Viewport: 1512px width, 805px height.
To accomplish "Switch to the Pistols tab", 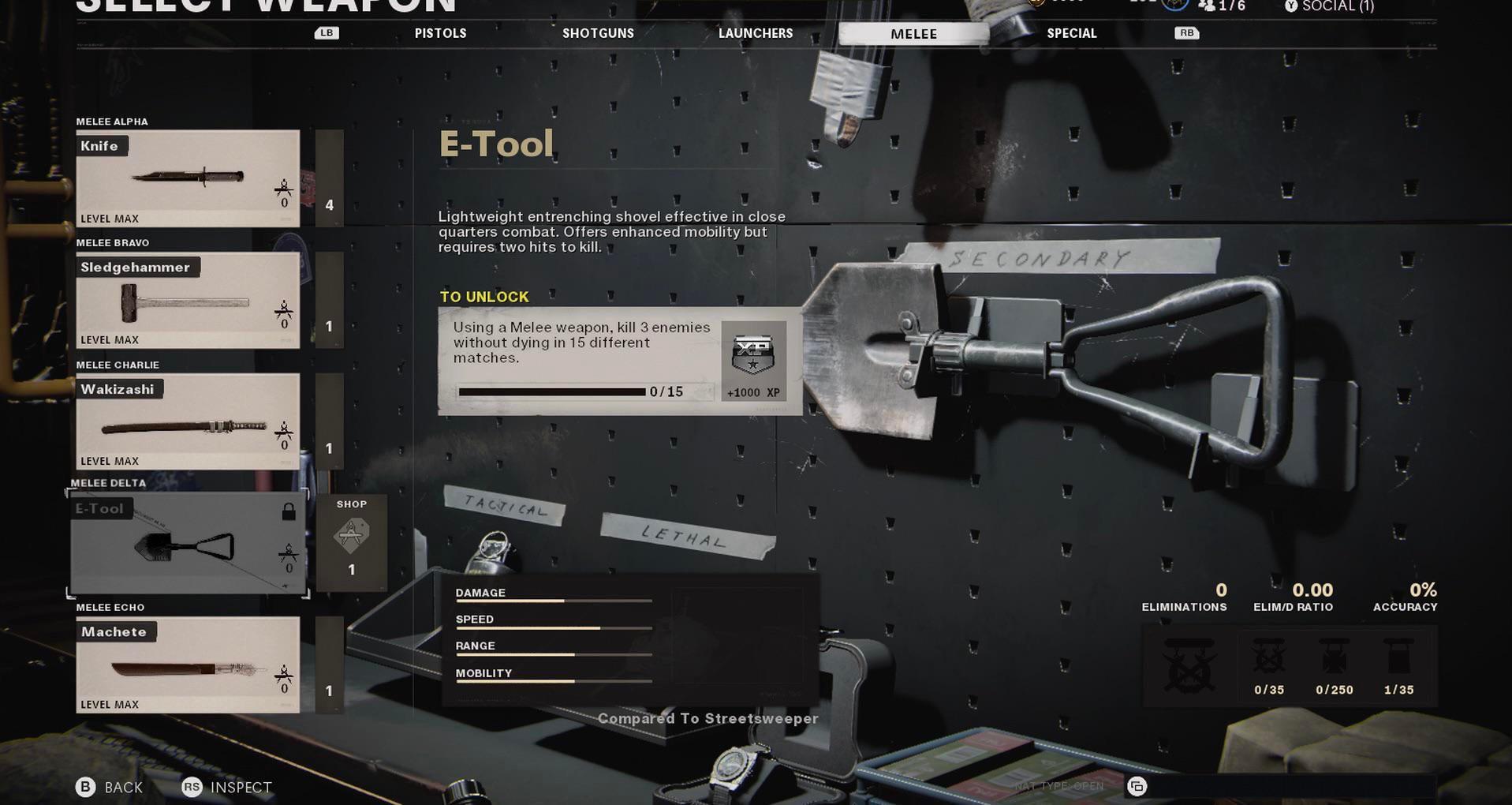I will pos(439,32).
